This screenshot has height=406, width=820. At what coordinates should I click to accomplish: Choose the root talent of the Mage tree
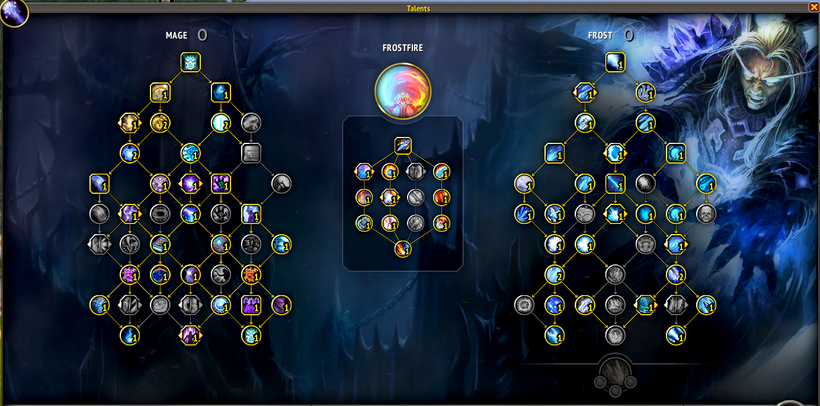click(x=190, y=63)
